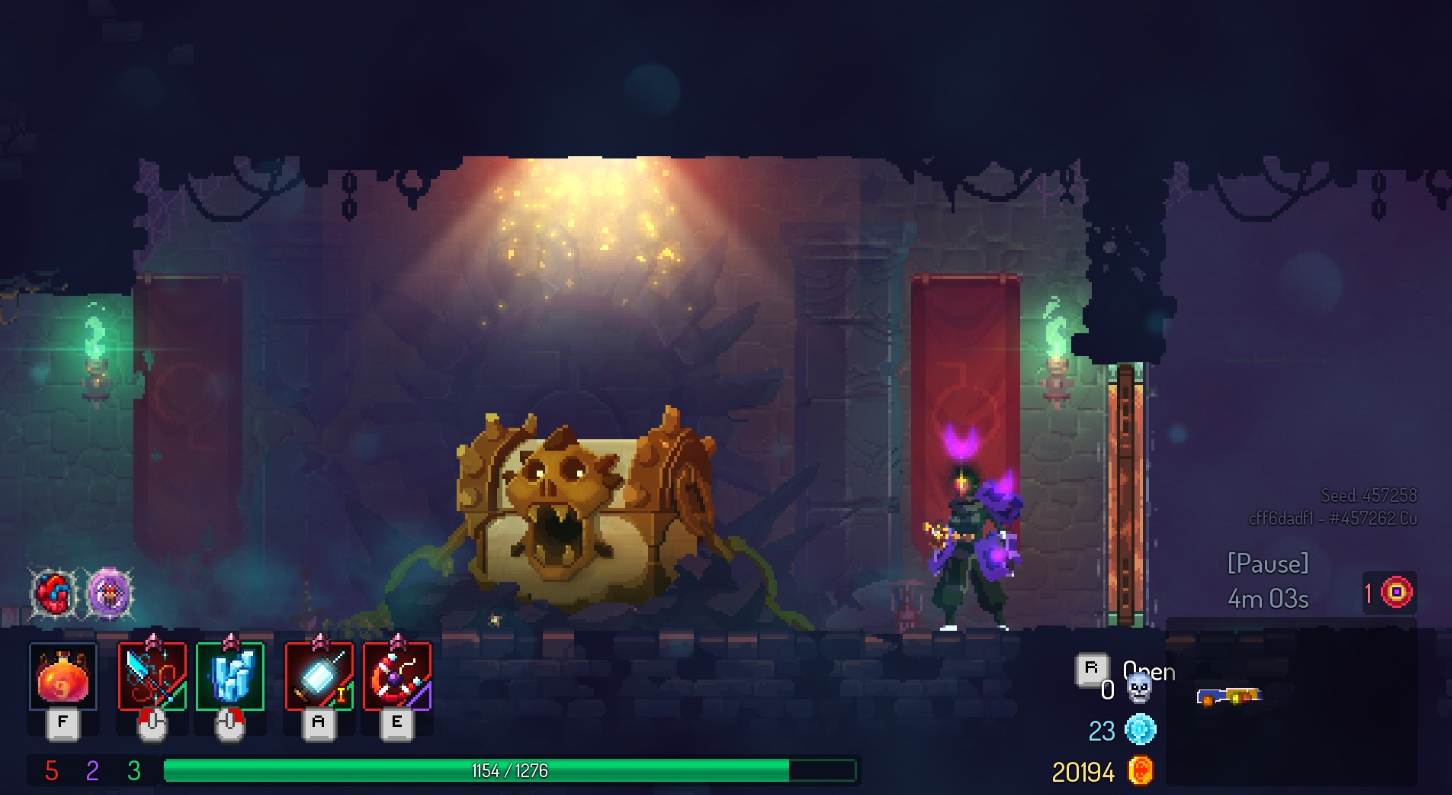The width and height of the screenshot is (1452, 795).
Task: Click the skull cells counter icon
Action: coord(1139,688)
